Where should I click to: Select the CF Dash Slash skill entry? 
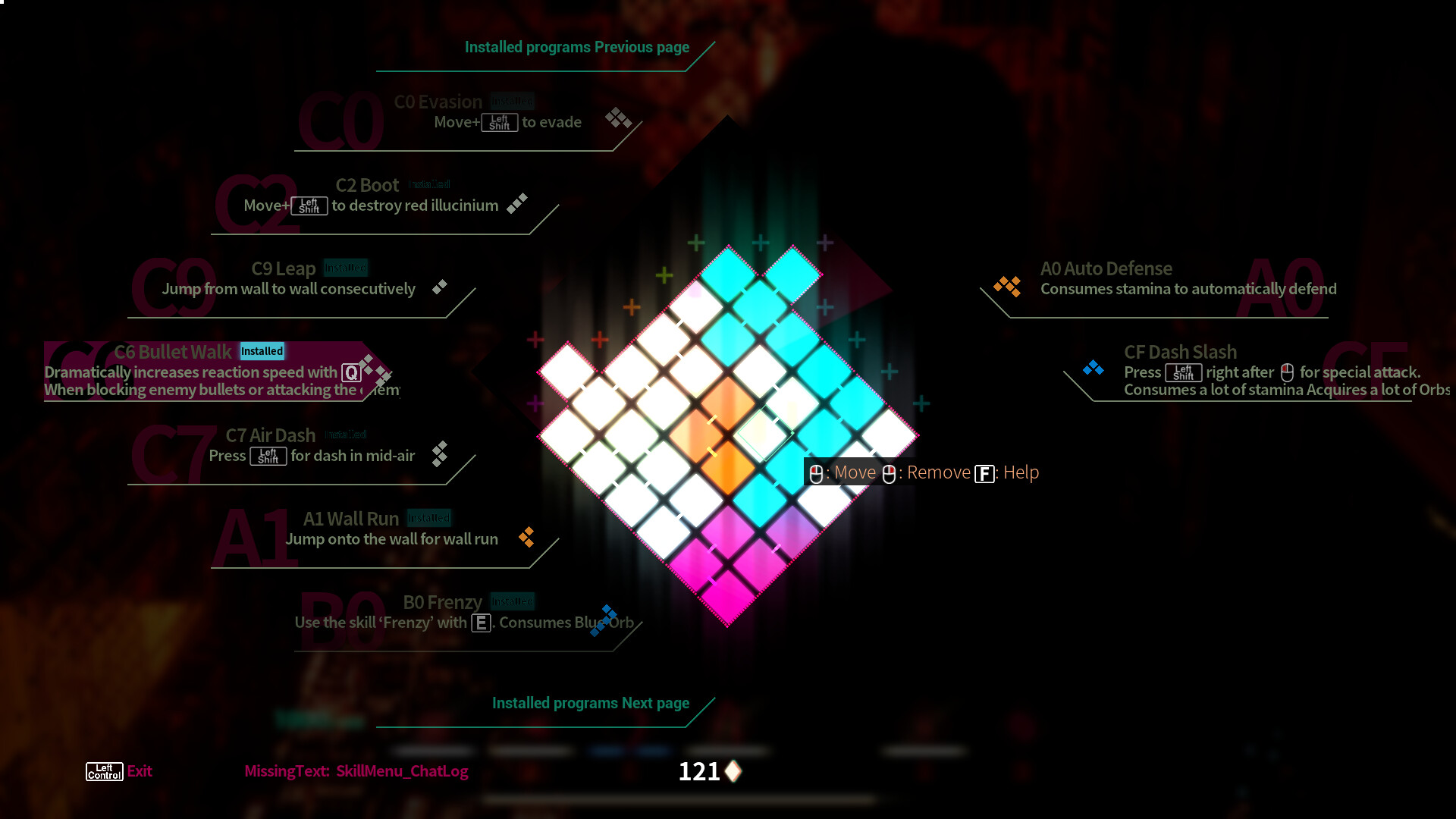1180,352
